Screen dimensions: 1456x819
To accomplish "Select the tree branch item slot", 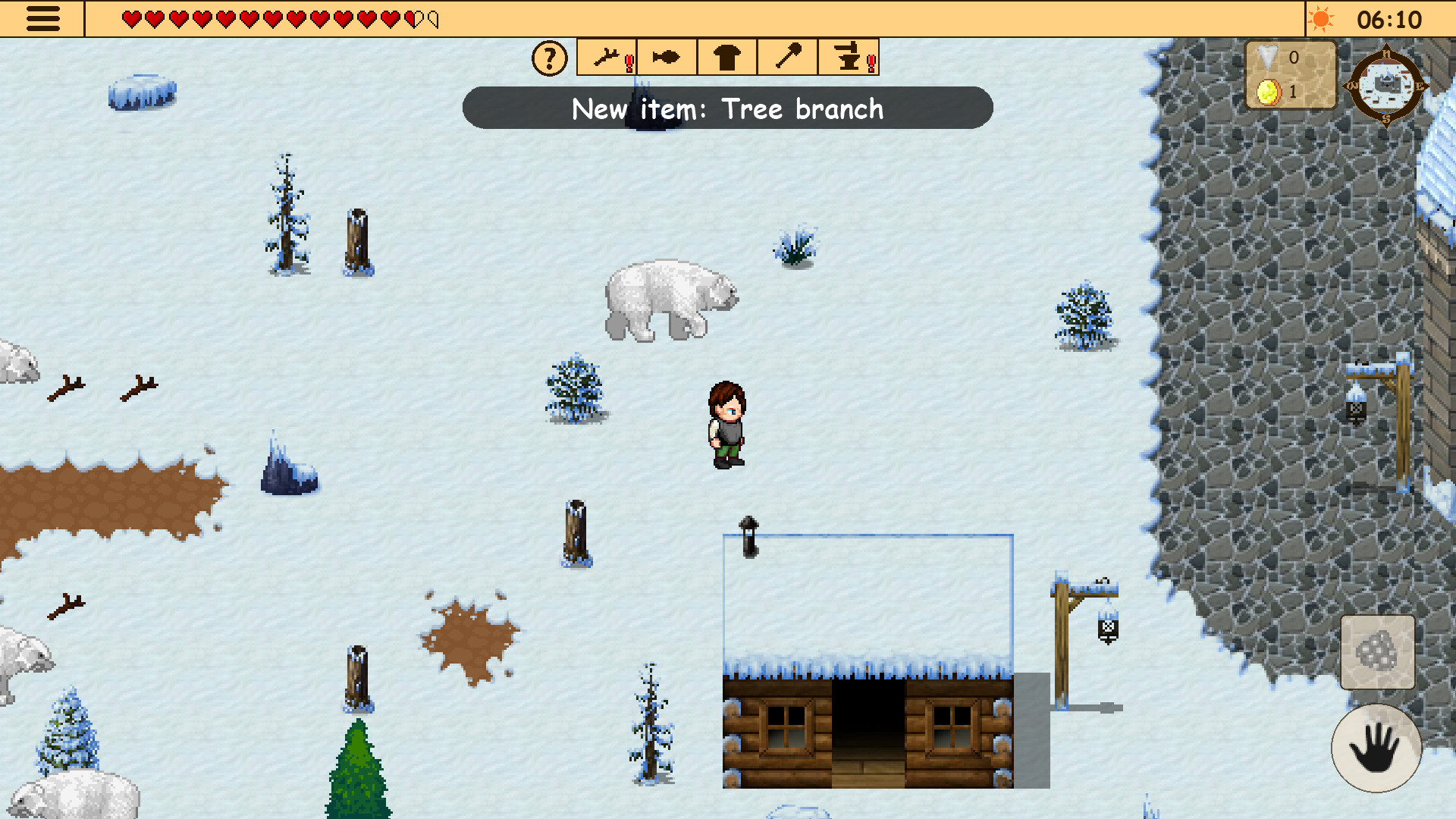I will point(605,57).
